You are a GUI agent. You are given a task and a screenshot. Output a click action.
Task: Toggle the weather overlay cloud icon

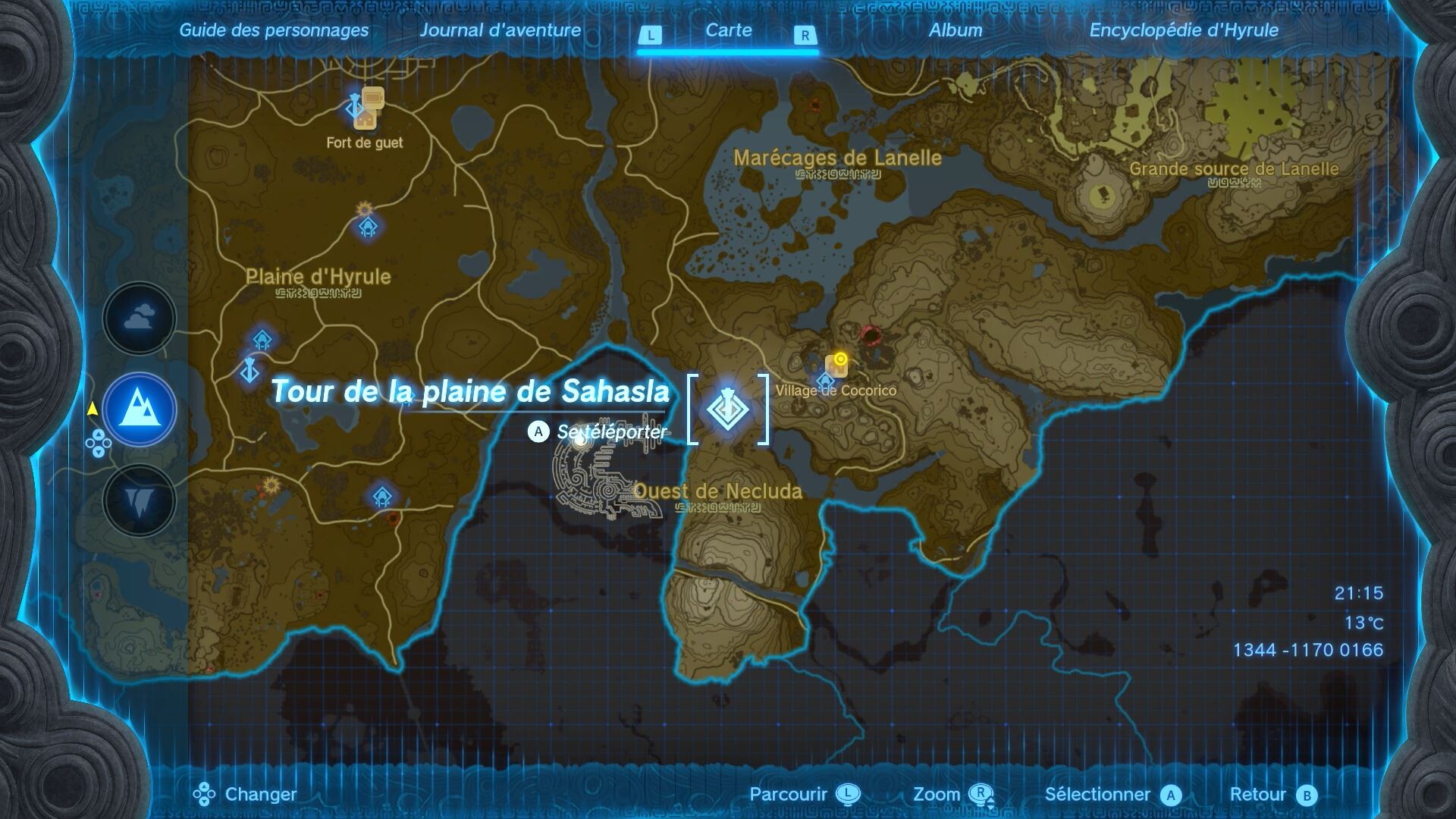coord(139,318)
